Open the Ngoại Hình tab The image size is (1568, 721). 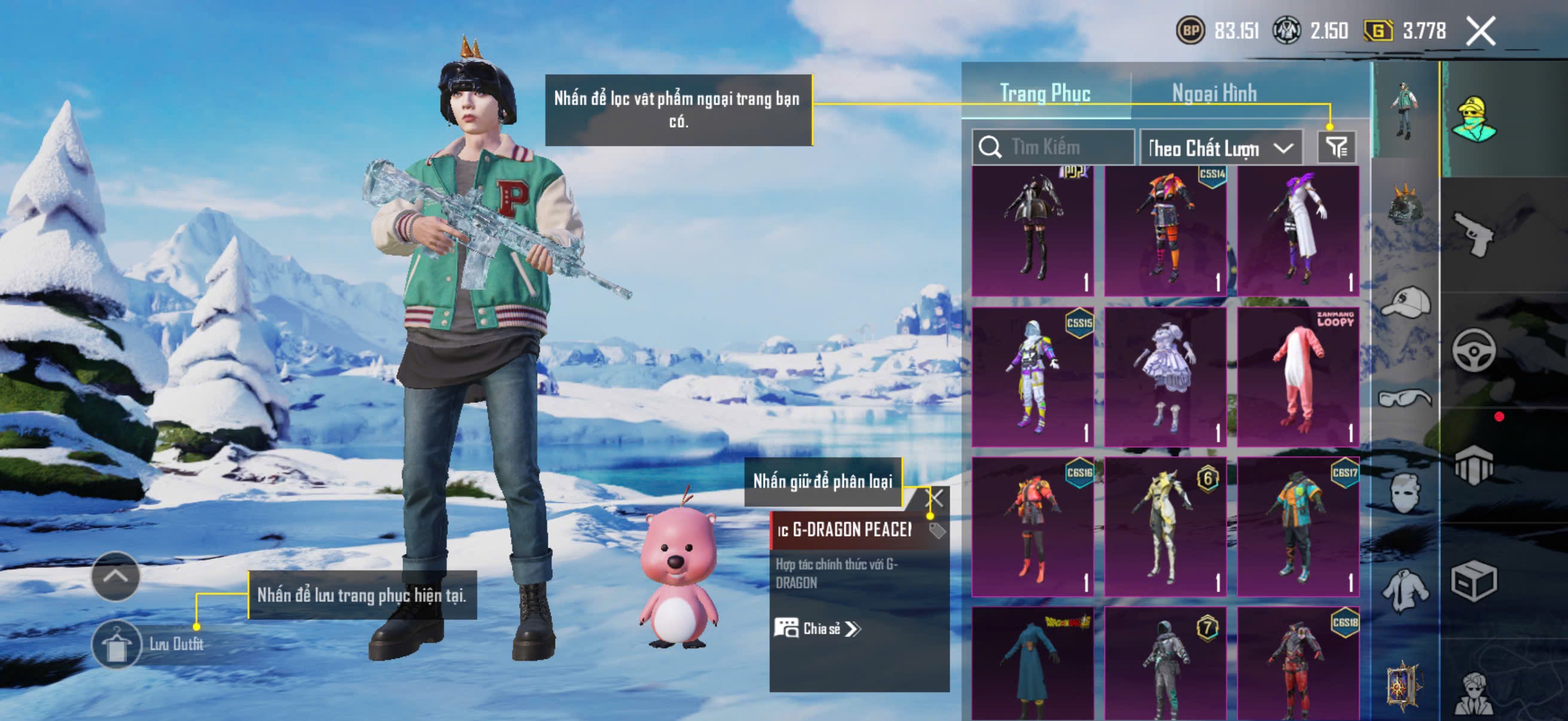tap(1214, 93)
